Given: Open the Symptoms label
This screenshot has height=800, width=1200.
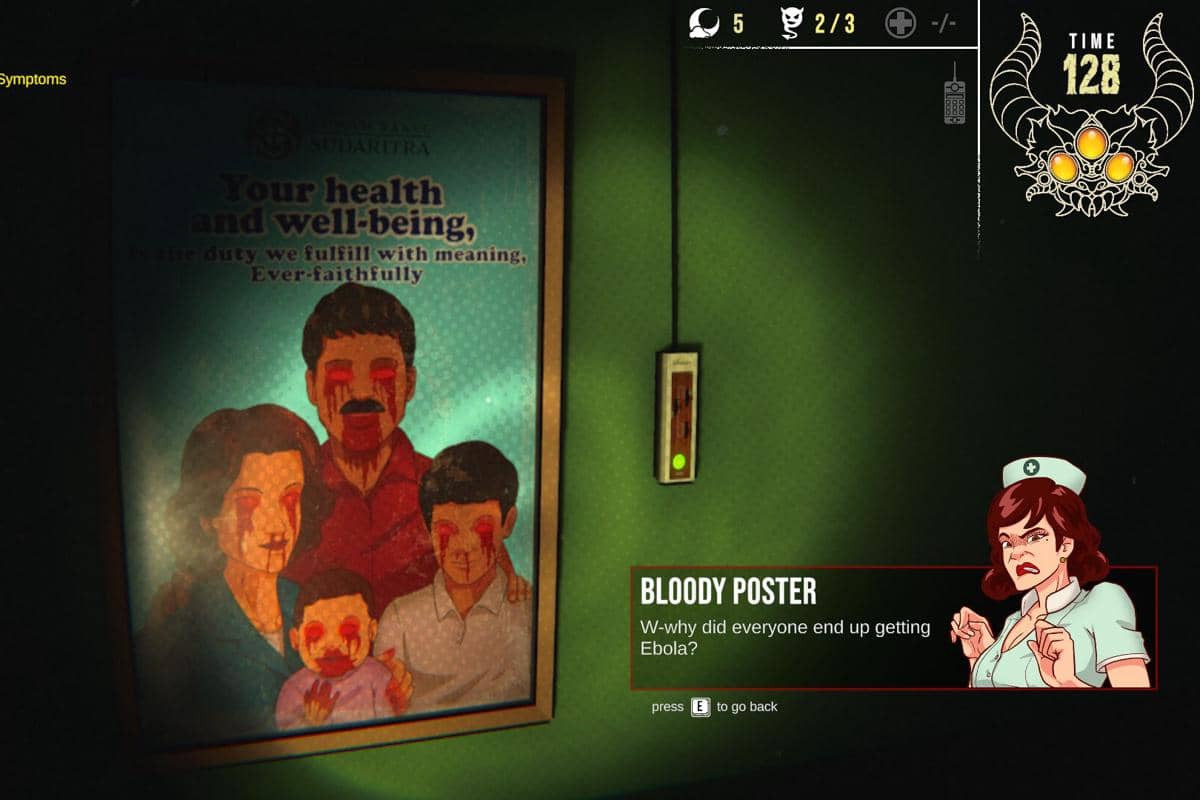Looking at the screenshot, I should click(x=33, y=79).
